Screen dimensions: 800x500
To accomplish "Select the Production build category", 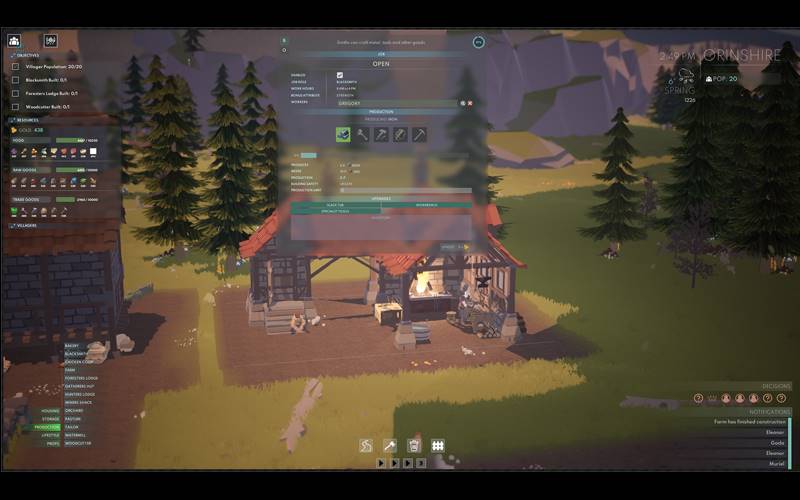I will coord(49,427).
